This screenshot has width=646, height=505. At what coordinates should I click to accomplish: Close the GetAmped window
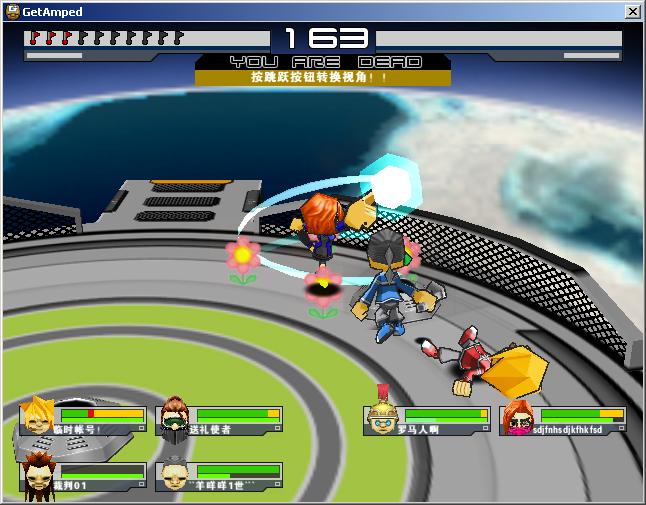(x=632, y=11)
